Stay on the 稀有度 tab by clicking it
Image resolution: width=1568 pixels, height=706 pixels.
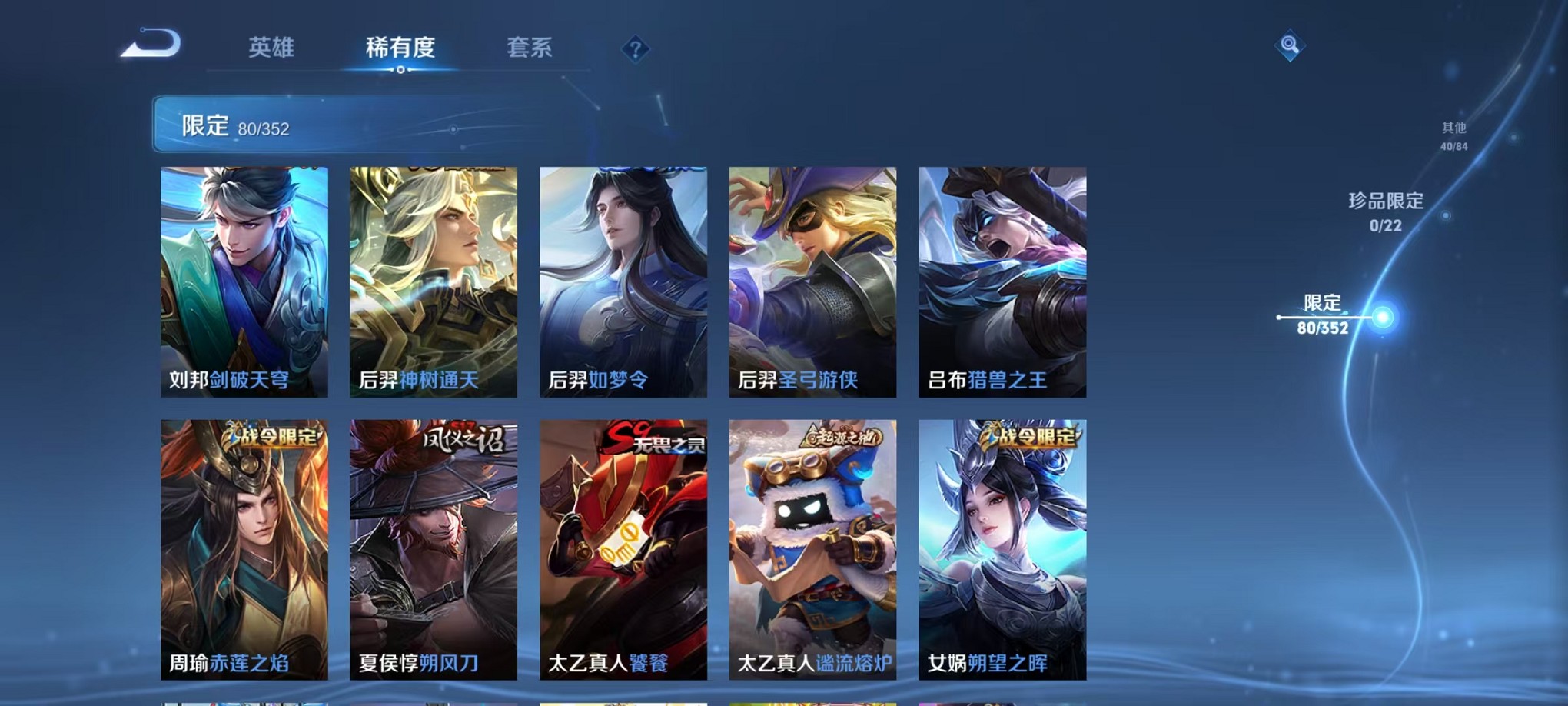coord(400,48)
